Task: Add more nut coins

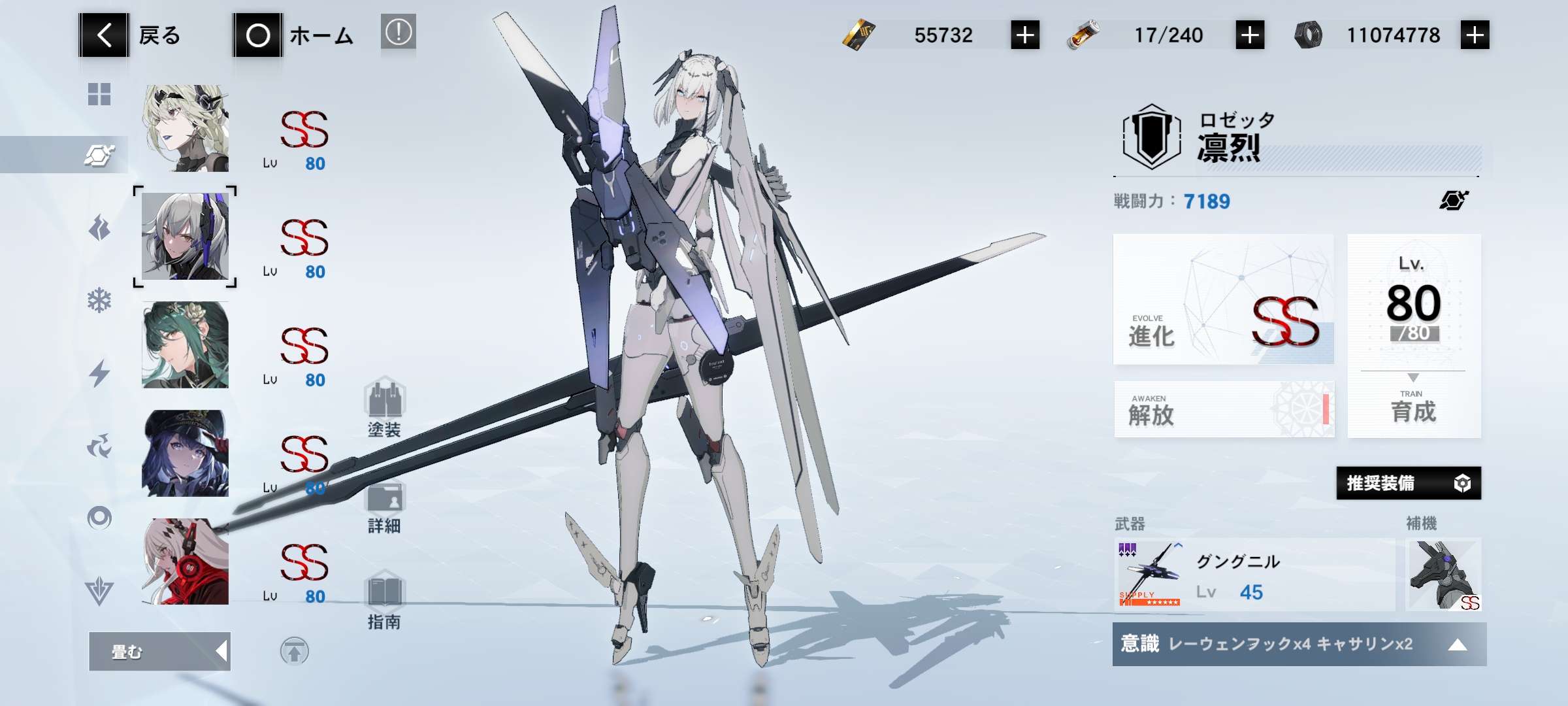Action: (x=1475, y=35)
